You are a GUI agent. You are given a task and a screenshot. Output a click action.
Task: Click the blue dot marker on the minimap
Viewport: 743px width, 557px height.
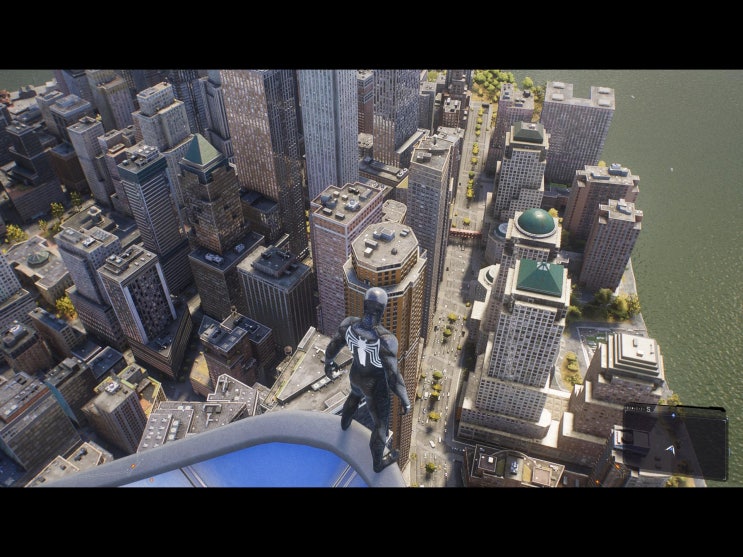(673, 415)
